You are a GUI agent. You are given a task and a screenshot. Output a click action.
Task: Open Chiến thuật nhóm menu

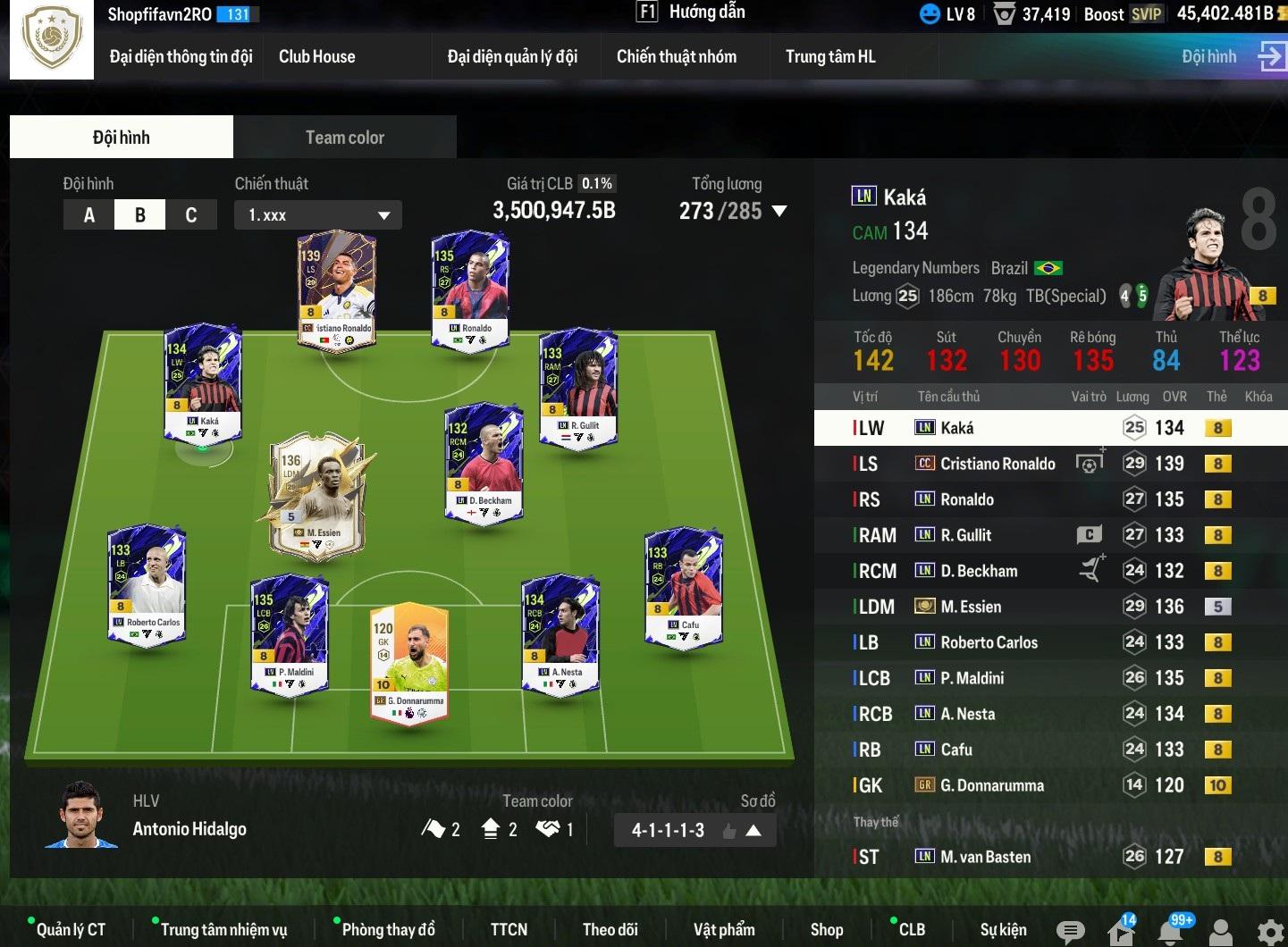click(676, 57)
